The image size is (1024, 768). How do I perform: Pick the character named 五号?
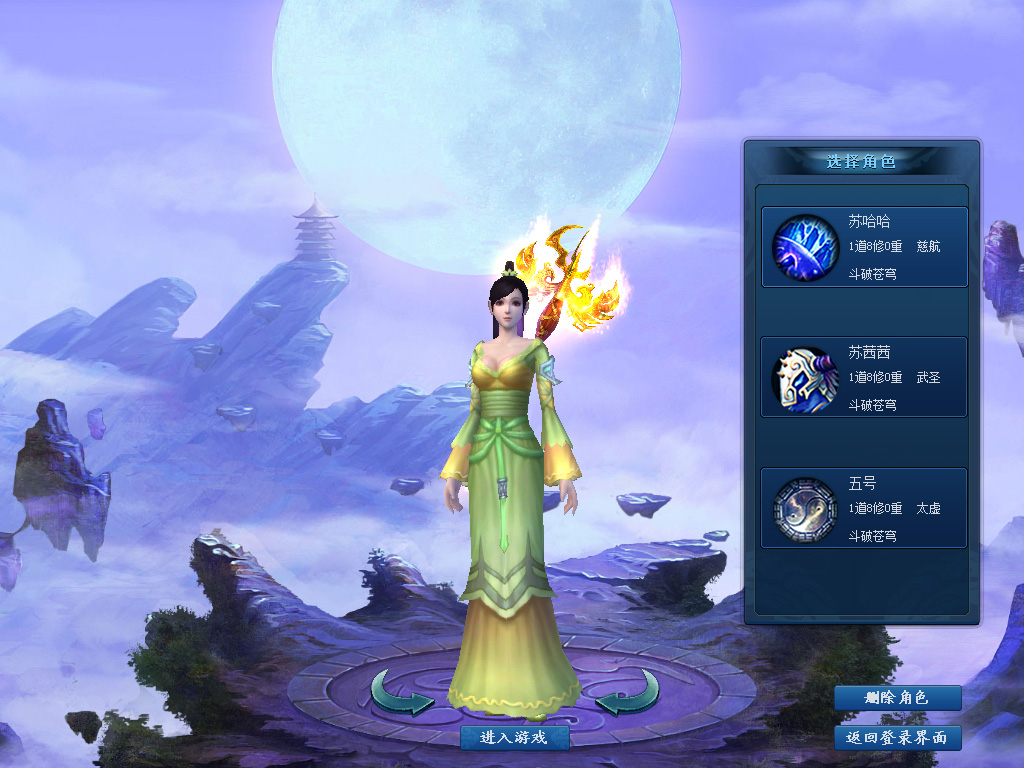(x=864, y=508)
